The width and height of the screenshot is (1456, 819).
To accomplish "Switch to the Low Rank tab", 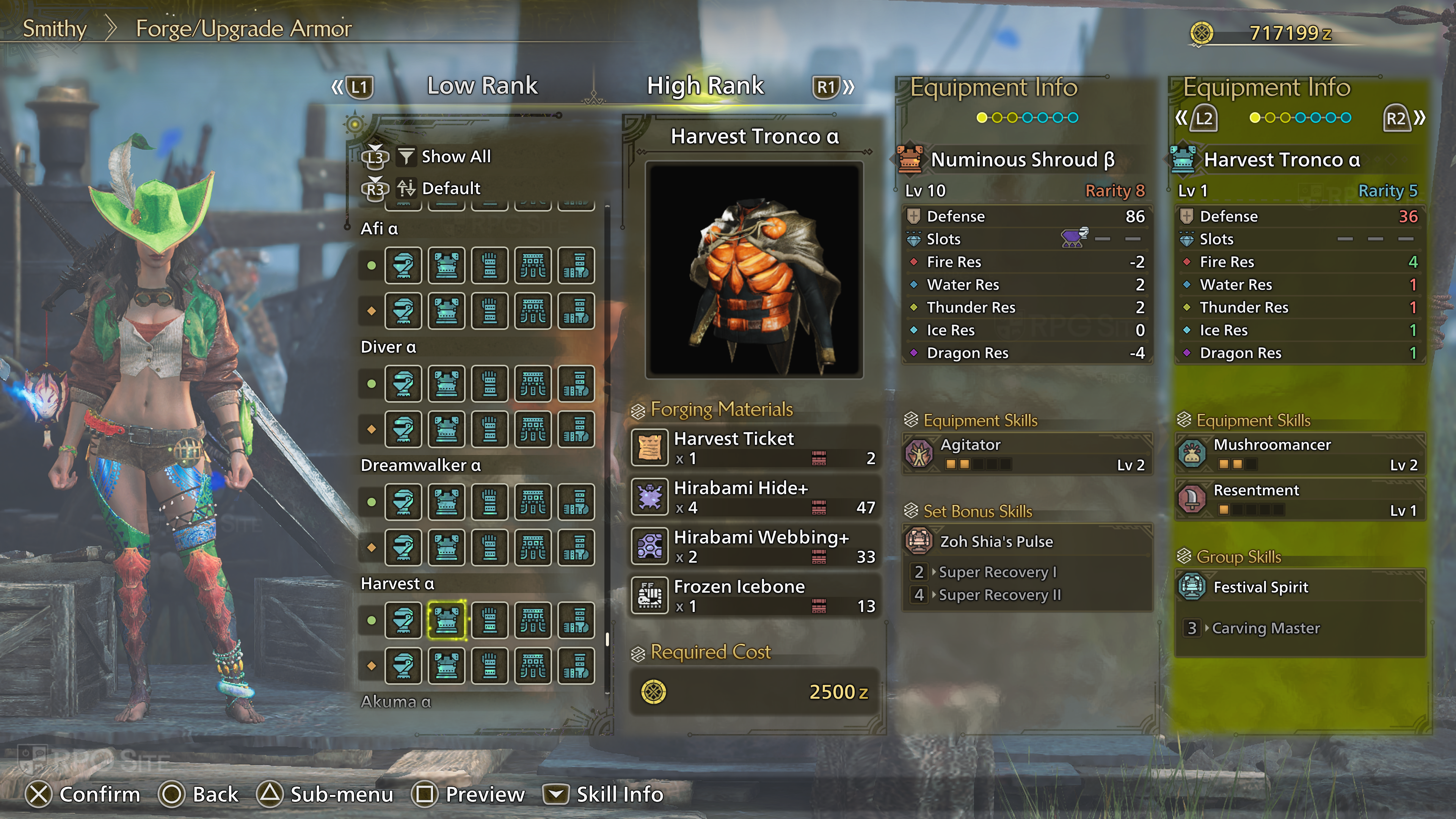I will tap(482, 86).
